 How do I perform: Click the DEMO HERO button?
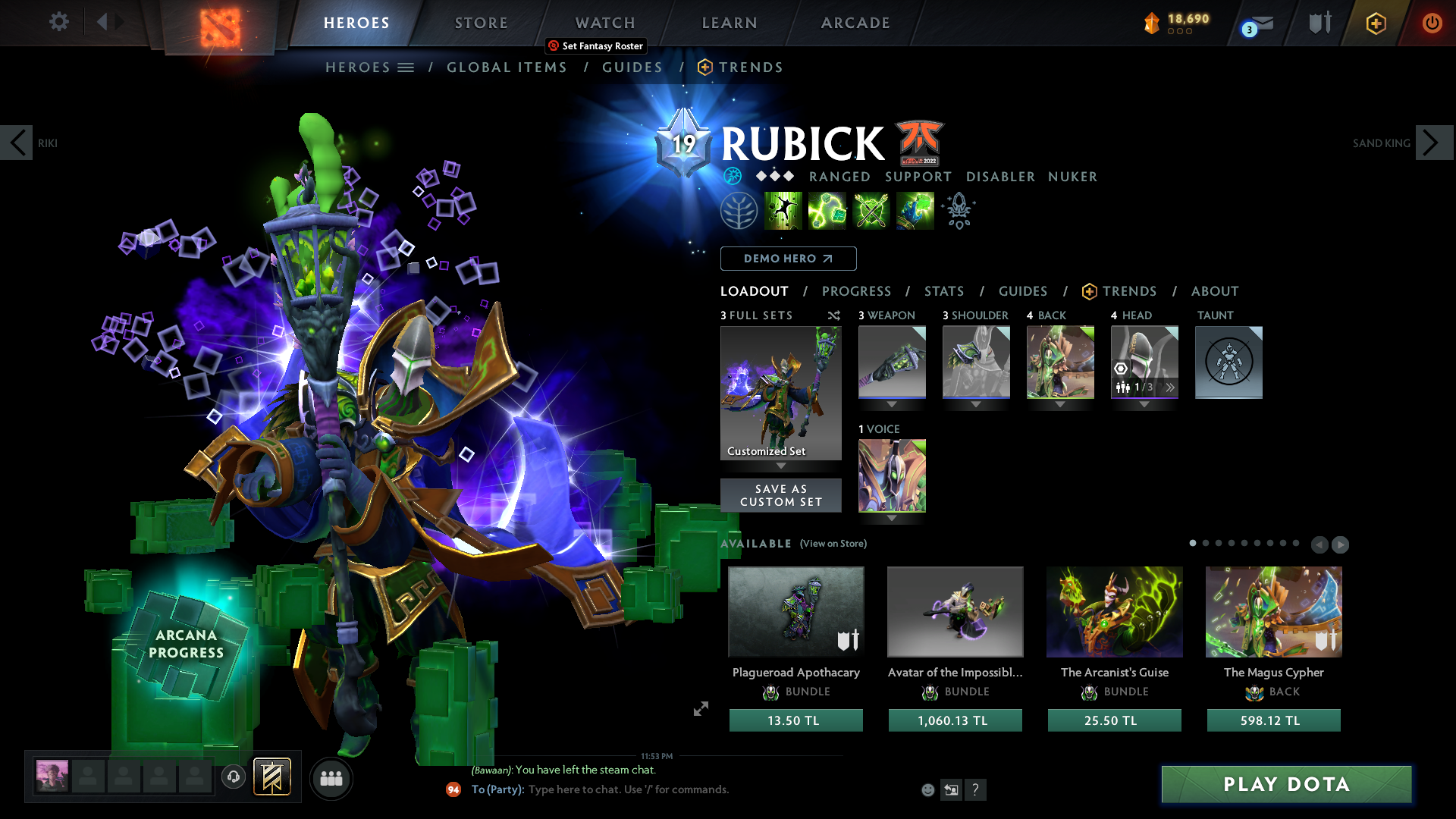point(788,259)
